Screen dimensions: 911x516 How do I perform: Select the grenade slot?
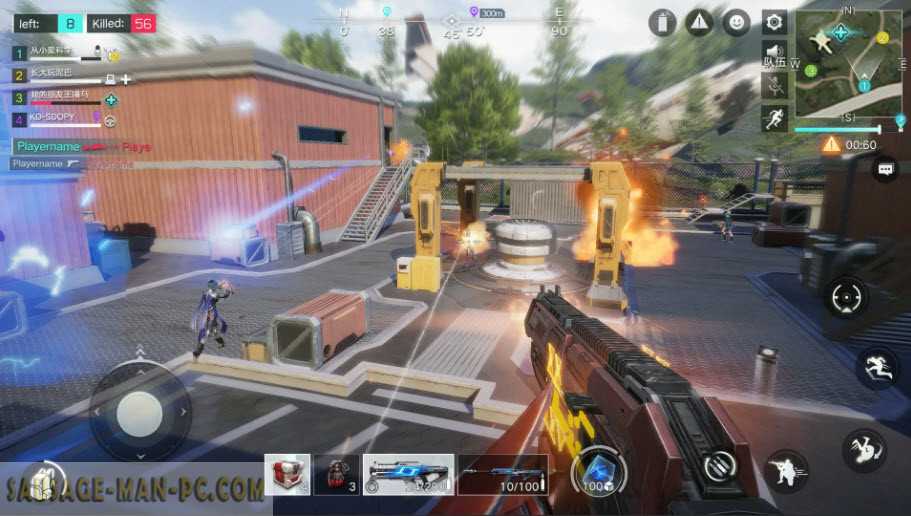pos(336,475)
